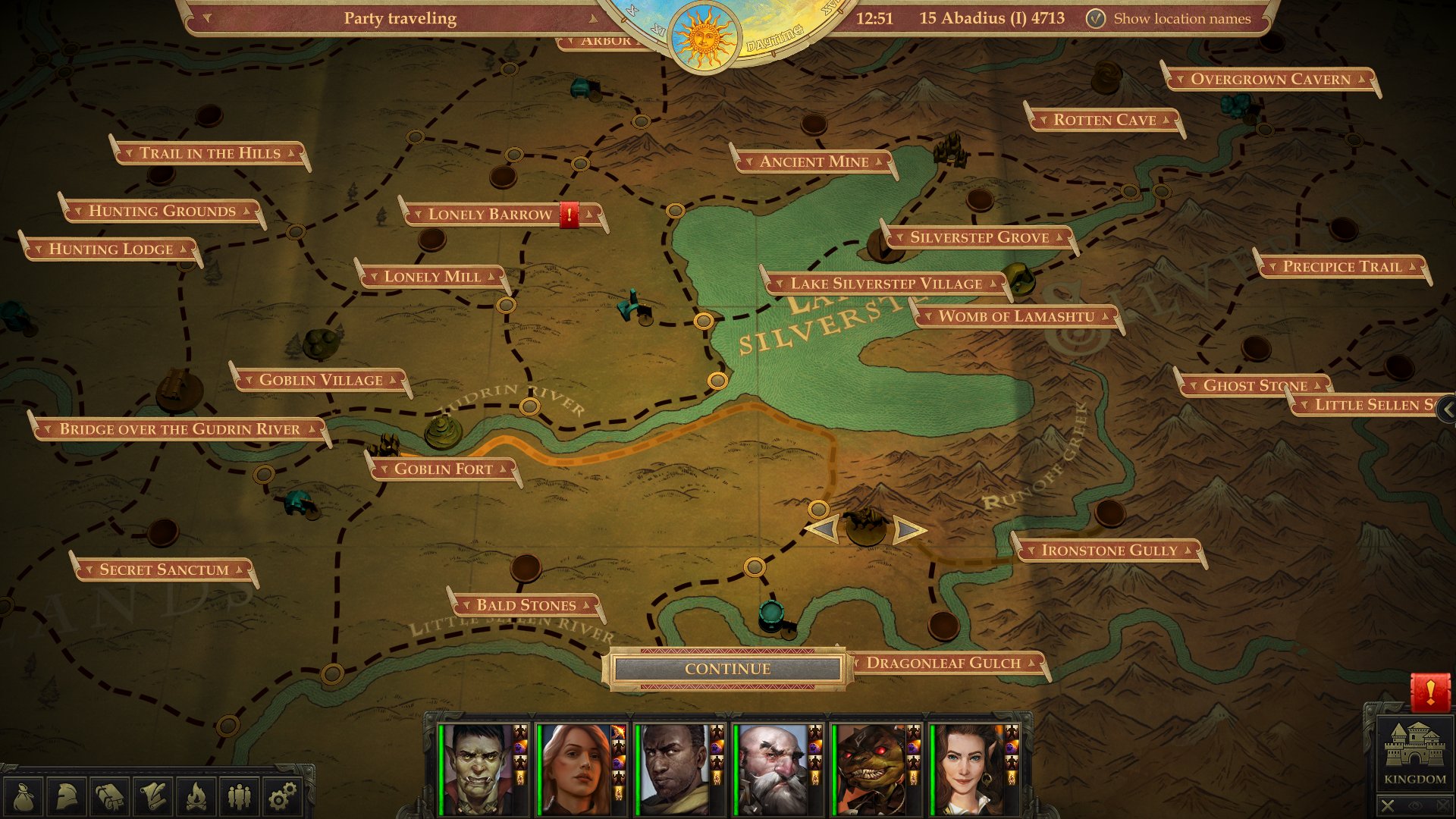Image resolution: width=1456 pixels, height=819 pixels.
Task: Travel to the Goblin Fort location banner
Action: coord(444,469)
